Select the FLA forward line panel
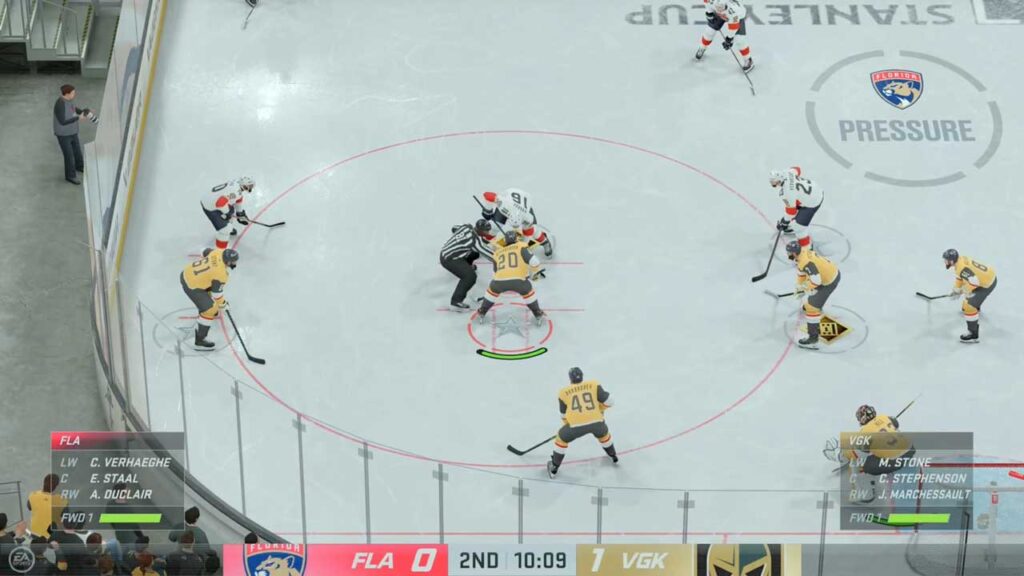This screenshot has height=576, width=1024. (x=117, y=479)
